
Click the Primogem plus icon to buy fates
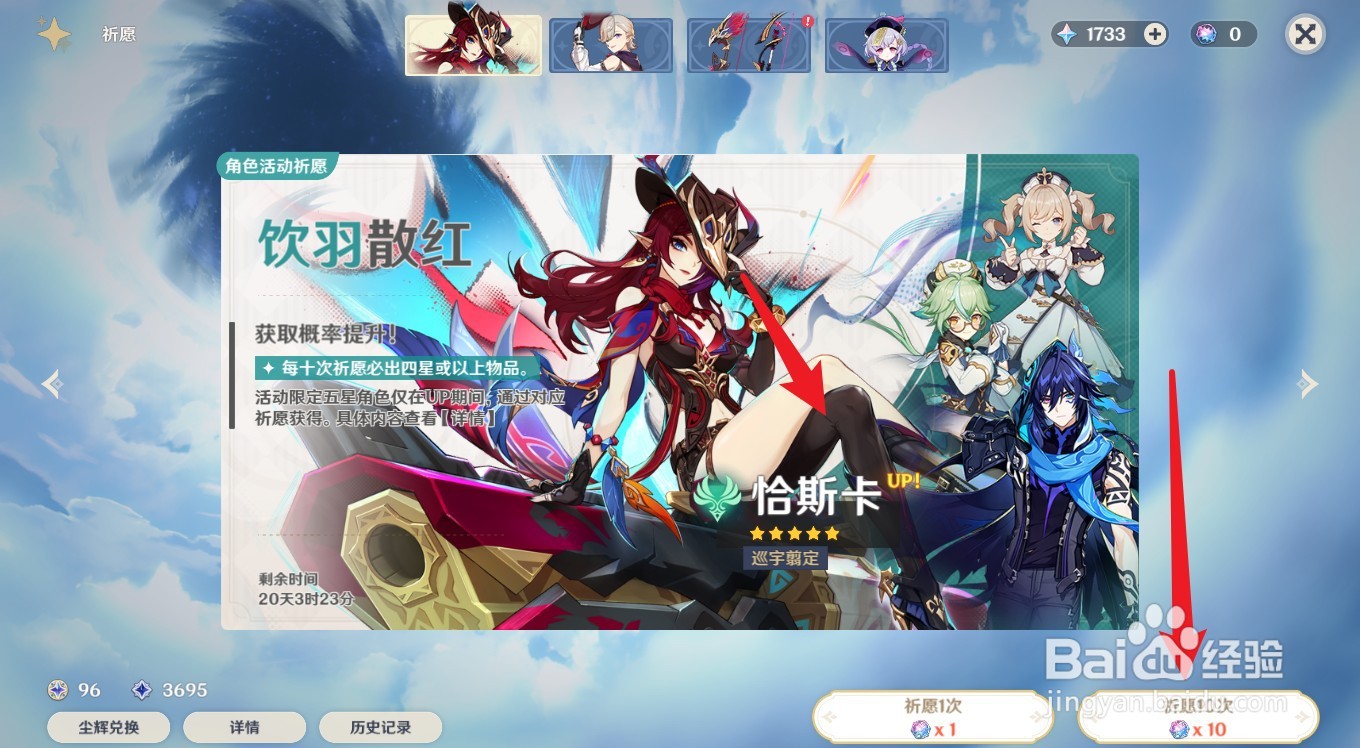tap(1154, 34)
